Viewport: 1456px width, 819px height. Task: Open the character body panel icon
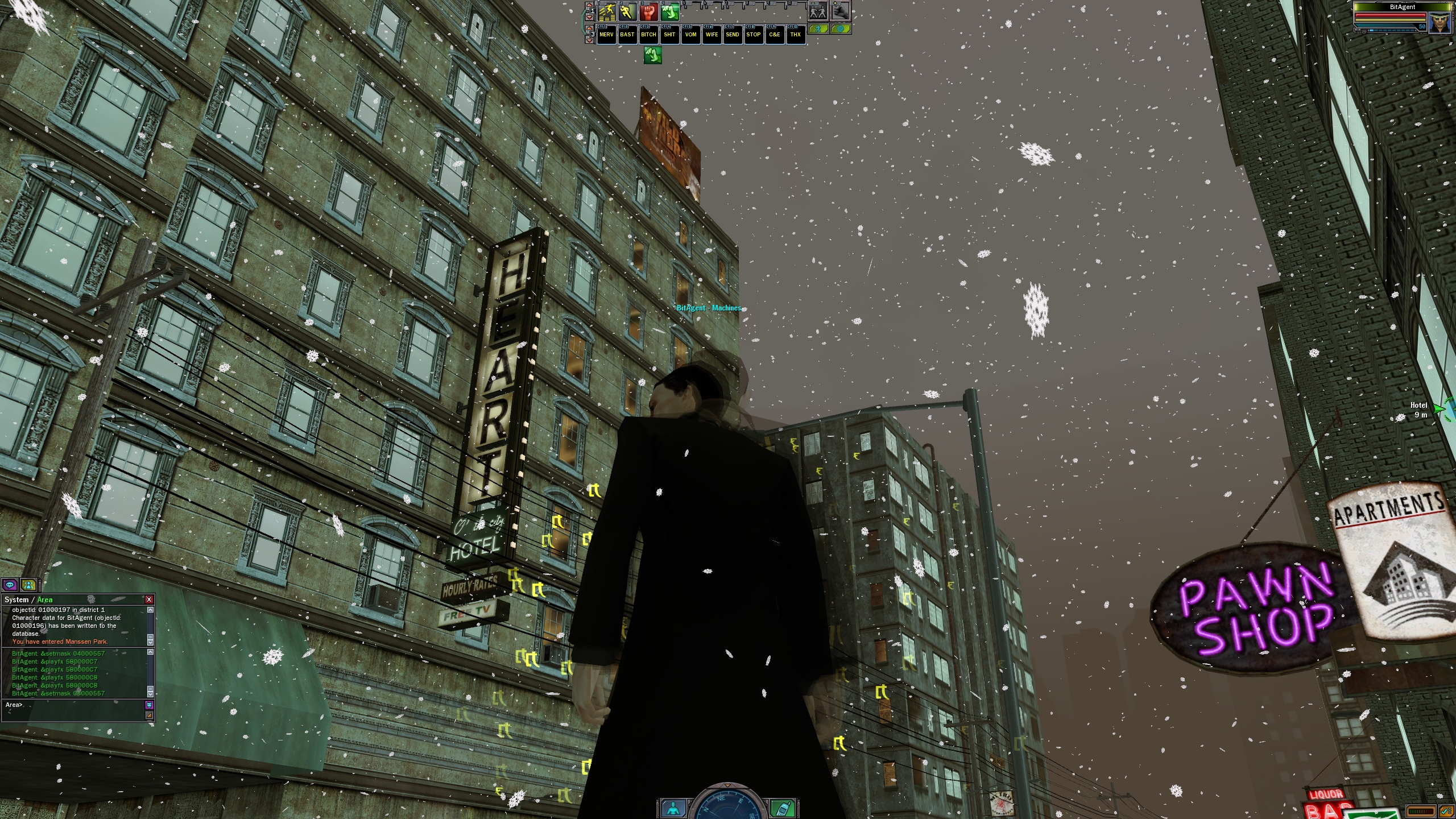click(673, 808)
